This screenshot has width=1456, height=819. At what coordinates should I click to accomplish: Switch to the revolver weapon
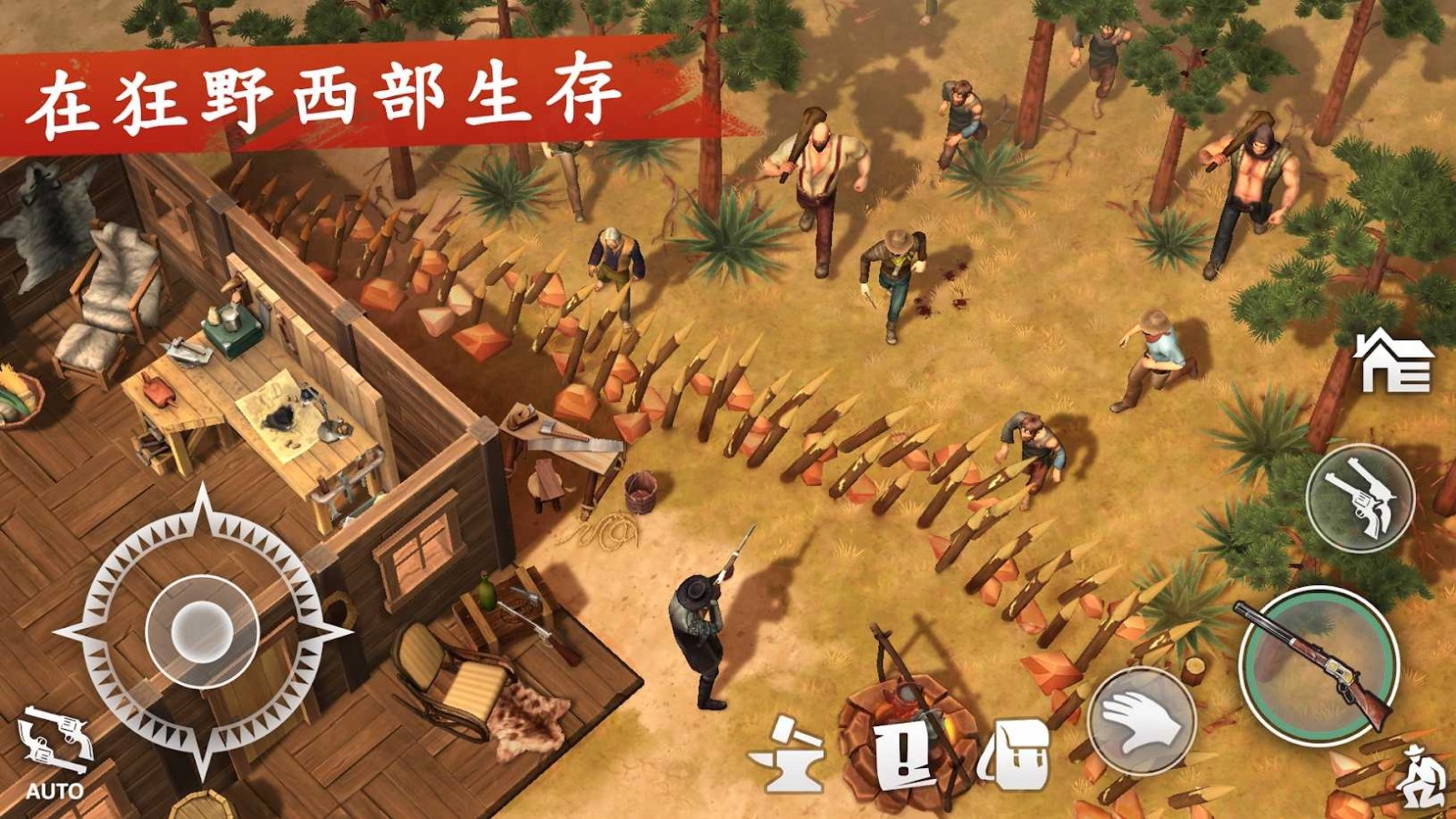point(1367,503)
